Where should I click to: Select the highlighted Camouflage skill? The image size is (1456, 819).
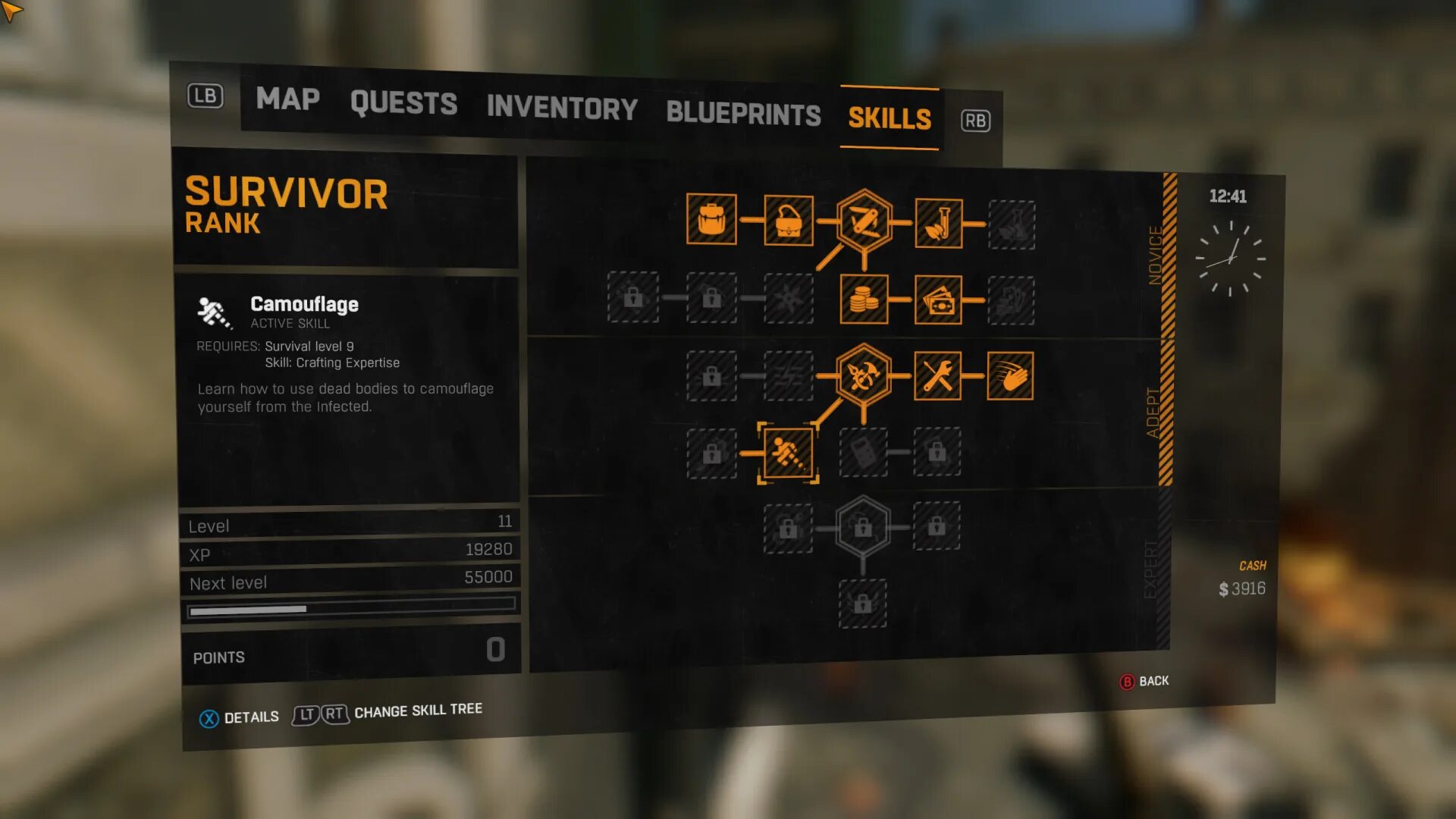789,453
